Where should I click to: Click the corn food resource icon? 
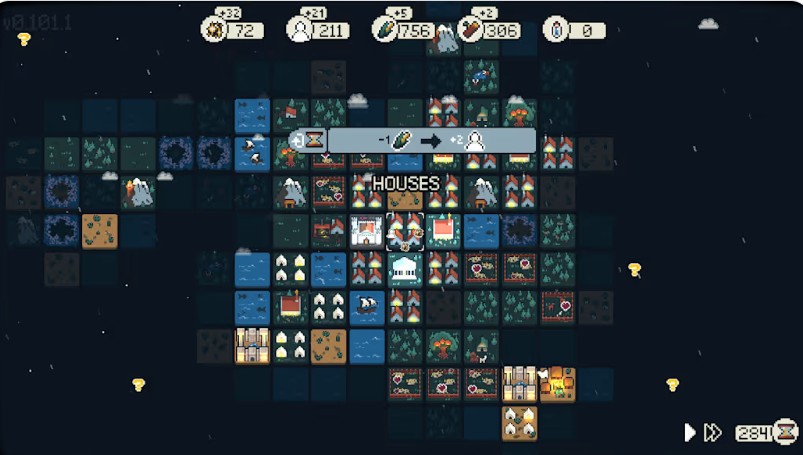[x=385, y=29]
